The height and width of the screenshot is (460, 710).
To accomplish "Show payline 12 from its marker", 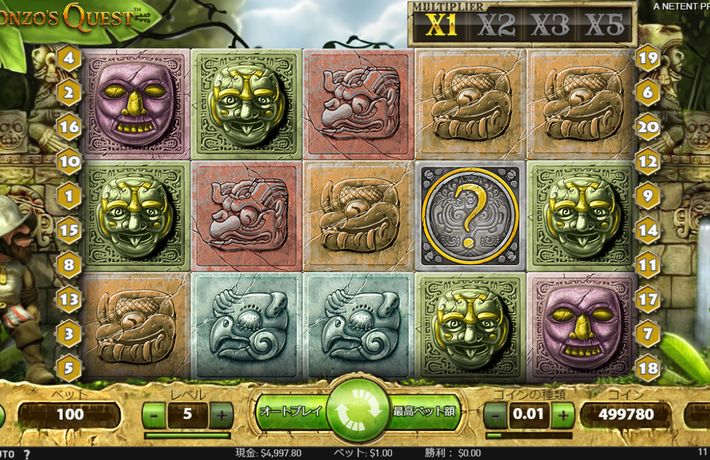I will click(x=648, y=159).
